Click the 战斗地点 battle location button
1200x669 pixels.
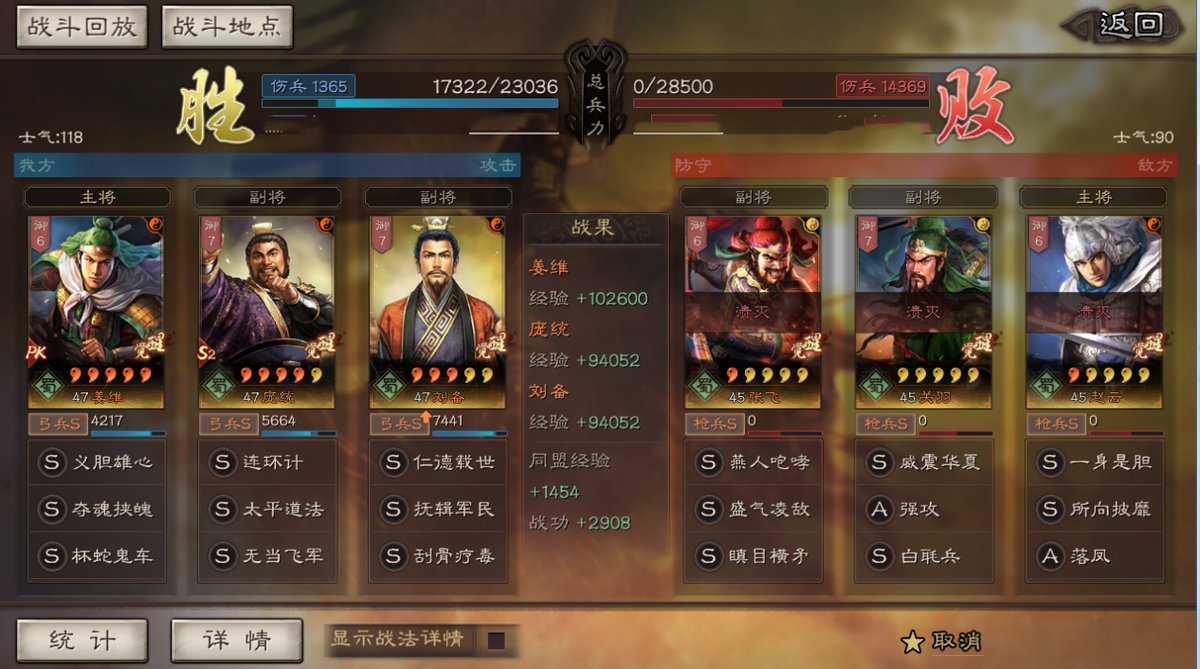click(x=226, y=26)
